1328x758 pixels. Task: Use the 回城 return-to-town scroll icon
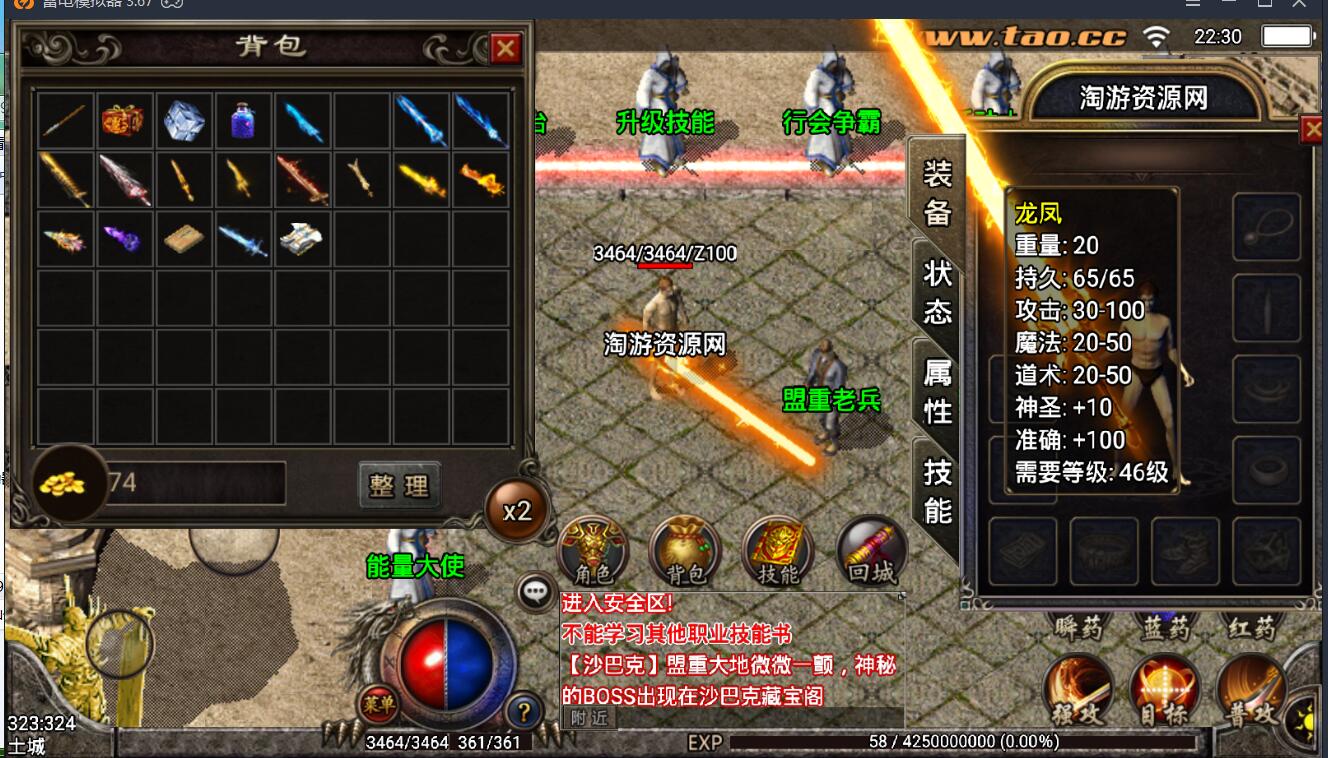(869, 549)
